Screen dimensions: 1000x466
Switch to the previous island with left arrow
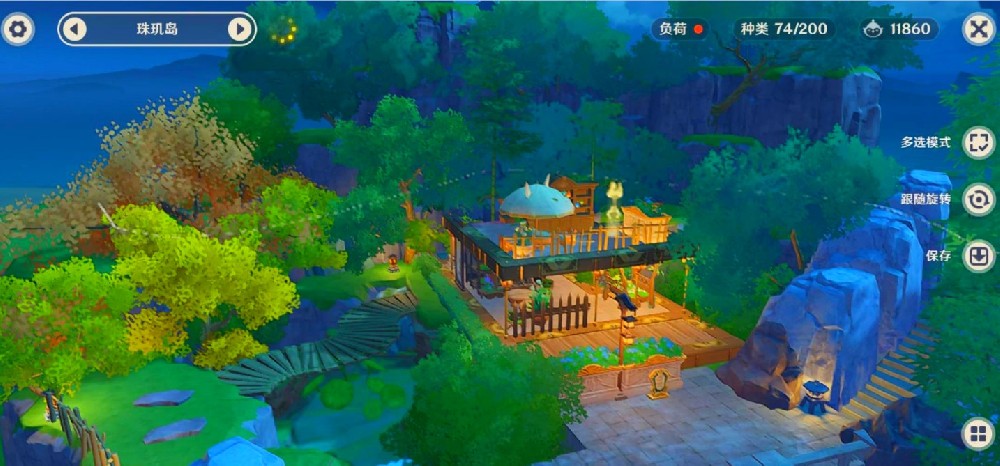click(75, 29)
